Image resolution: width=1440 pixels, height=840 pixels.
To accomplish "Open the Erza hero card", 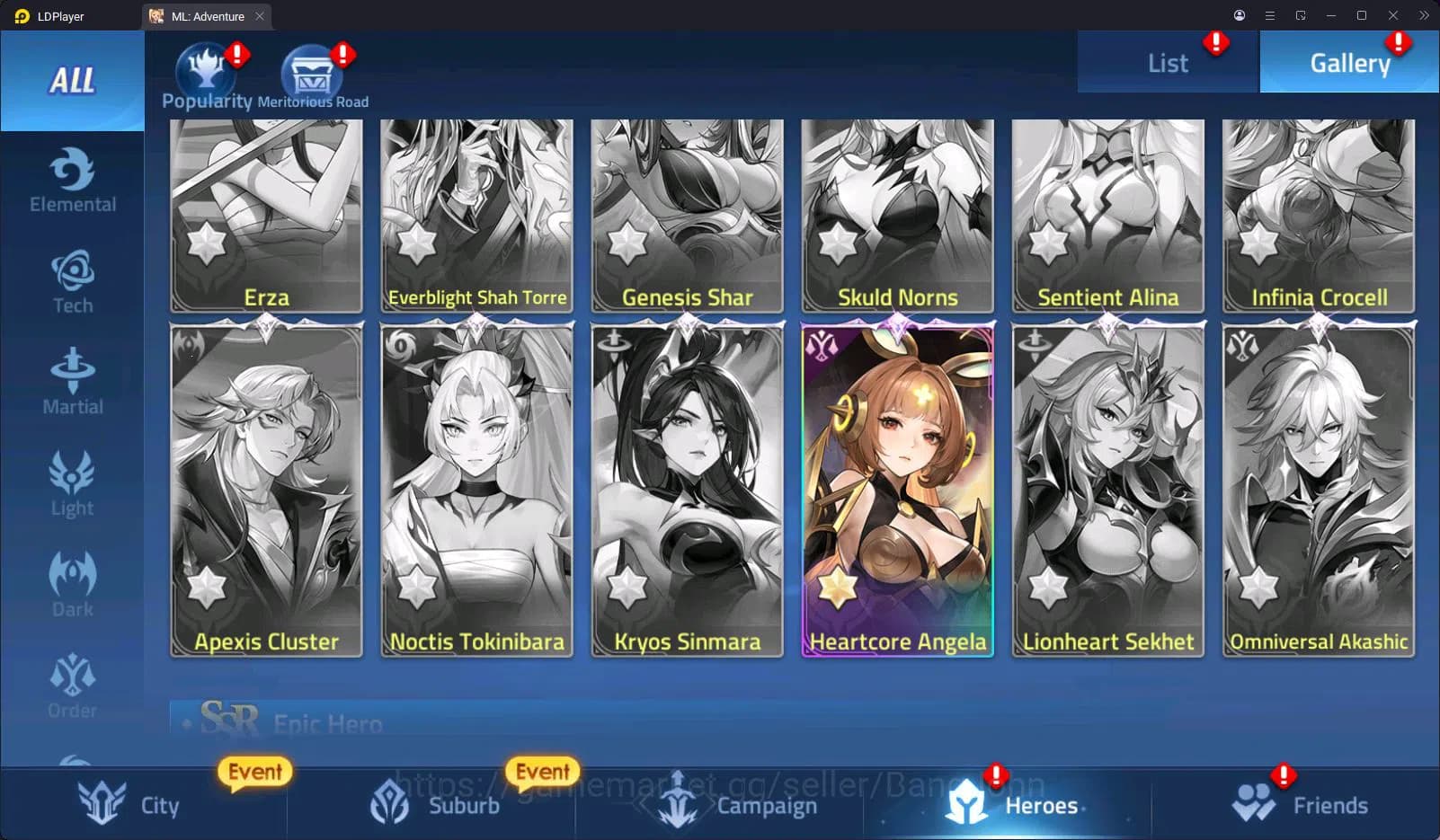I will [x=265, y=216].
